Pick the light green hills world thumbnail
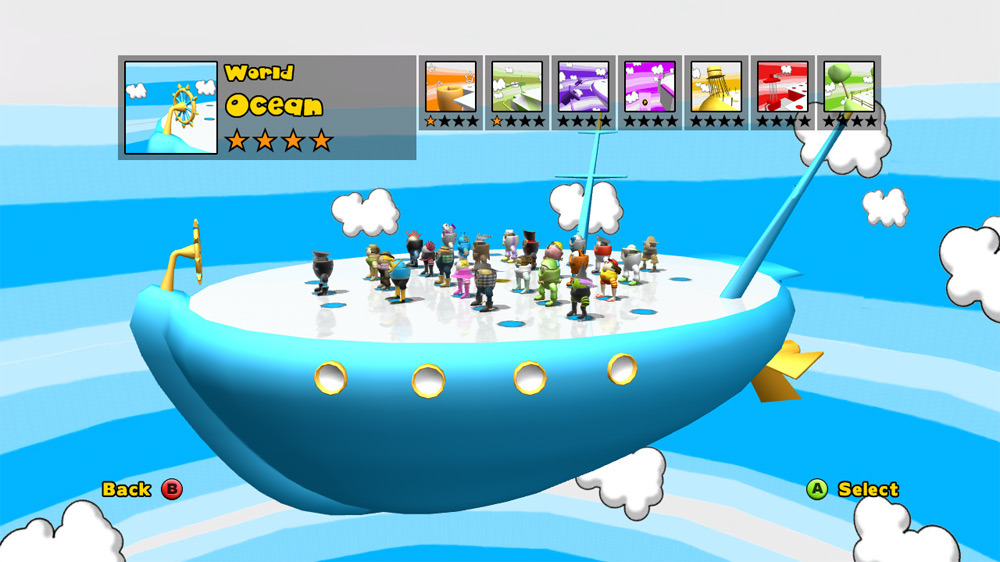This screenshot has width=1000, height=562. (x=516, y=87)
